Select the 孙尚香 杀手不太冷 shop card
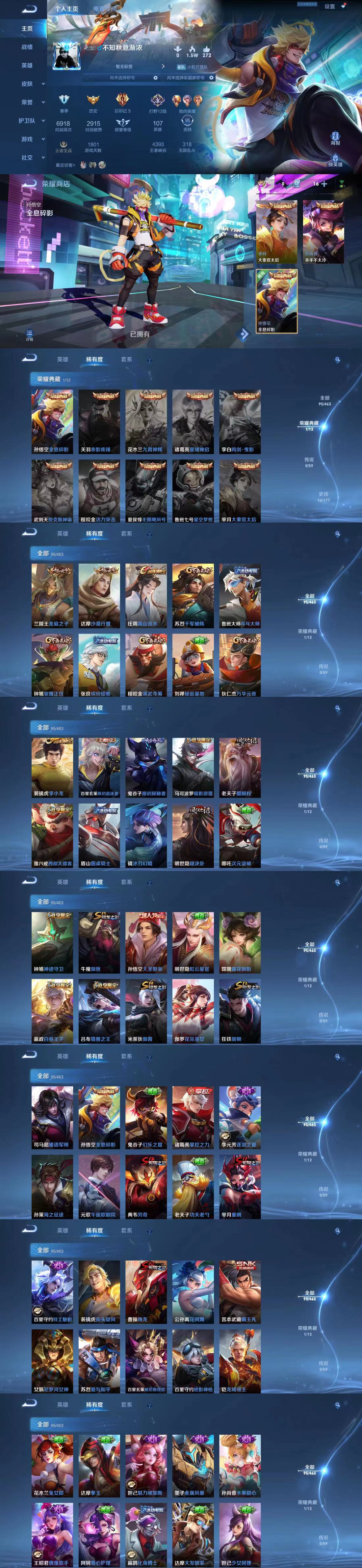 coord(323,232)
